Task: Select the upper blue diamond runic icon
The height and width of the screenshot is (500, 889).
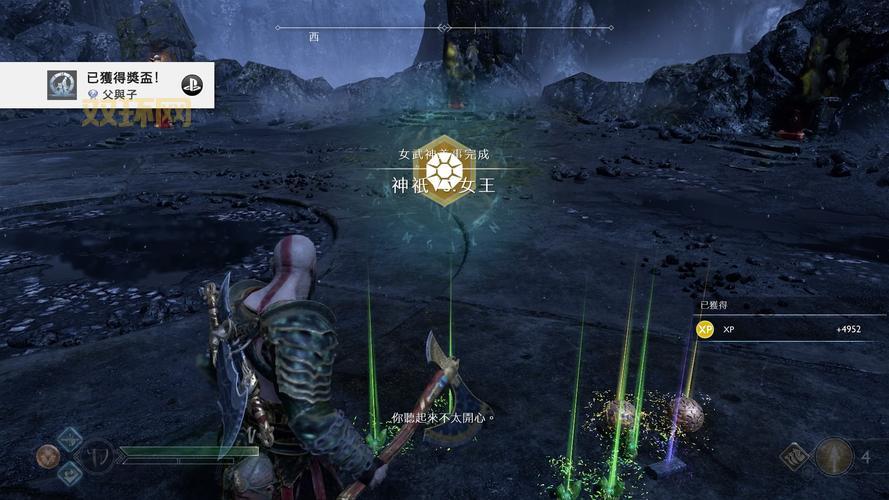Action: point(70,439)
